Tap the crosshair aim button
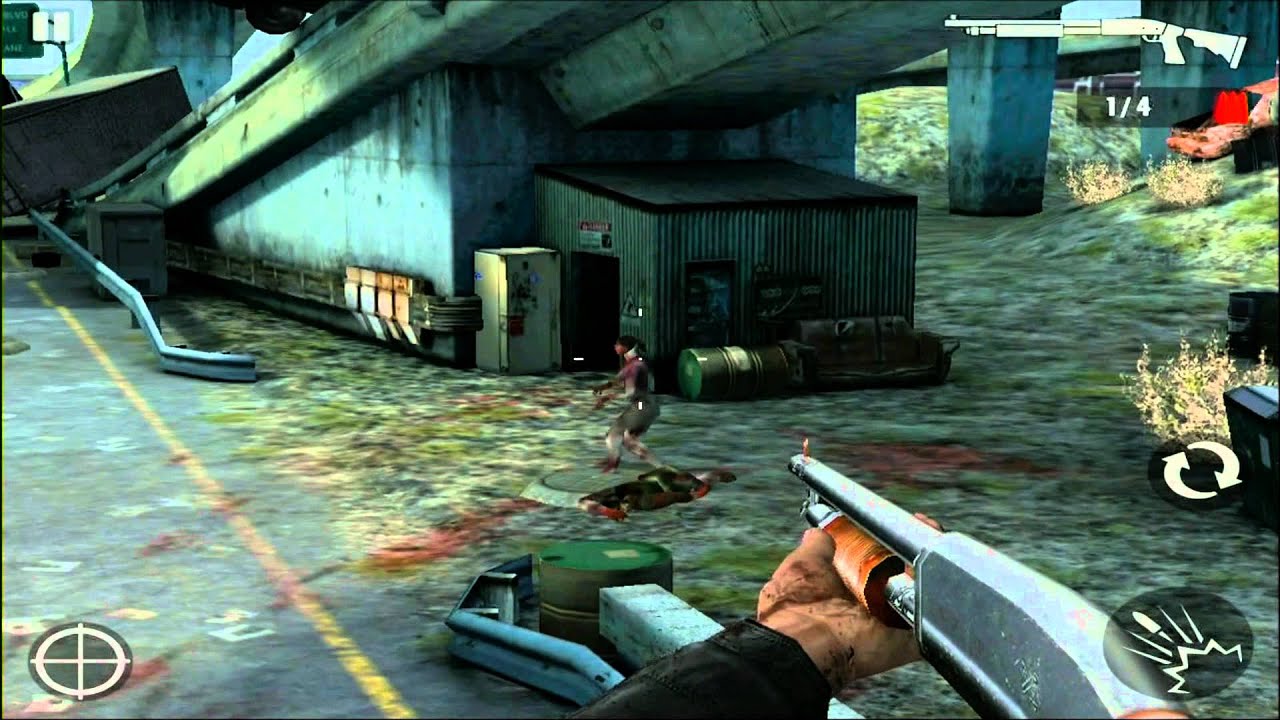 (80, 660)
